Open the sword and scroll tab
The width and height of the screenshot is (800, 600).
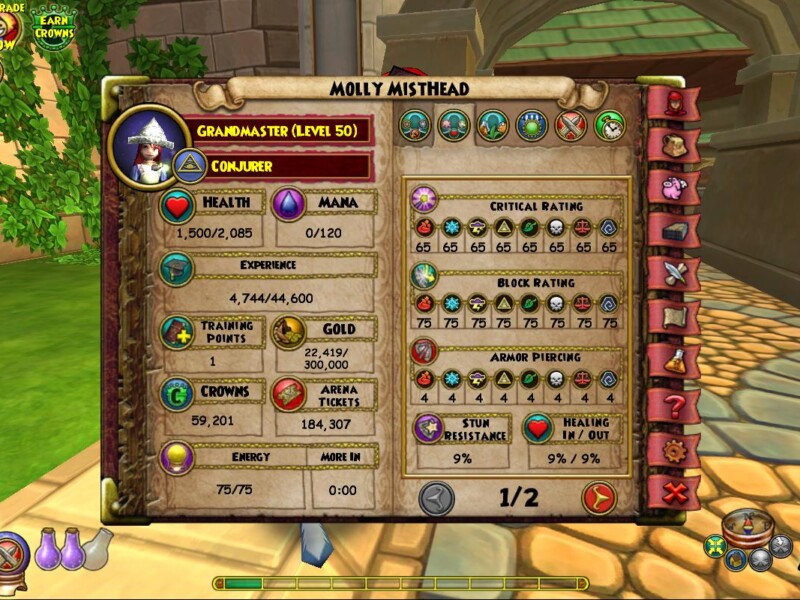point(672,274)
